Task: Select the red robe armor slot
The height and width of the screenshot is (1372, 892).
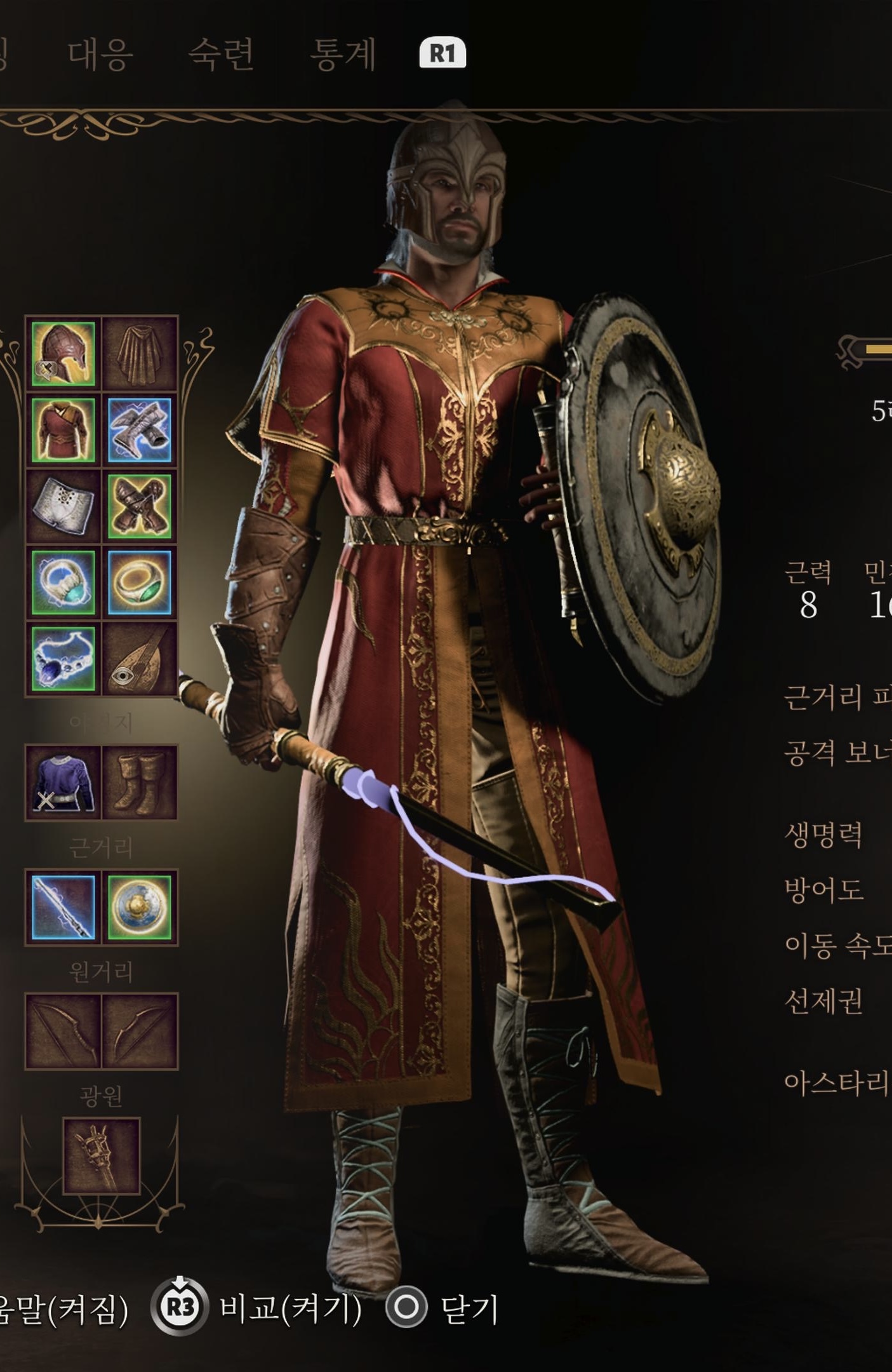Action: point(63,430)
